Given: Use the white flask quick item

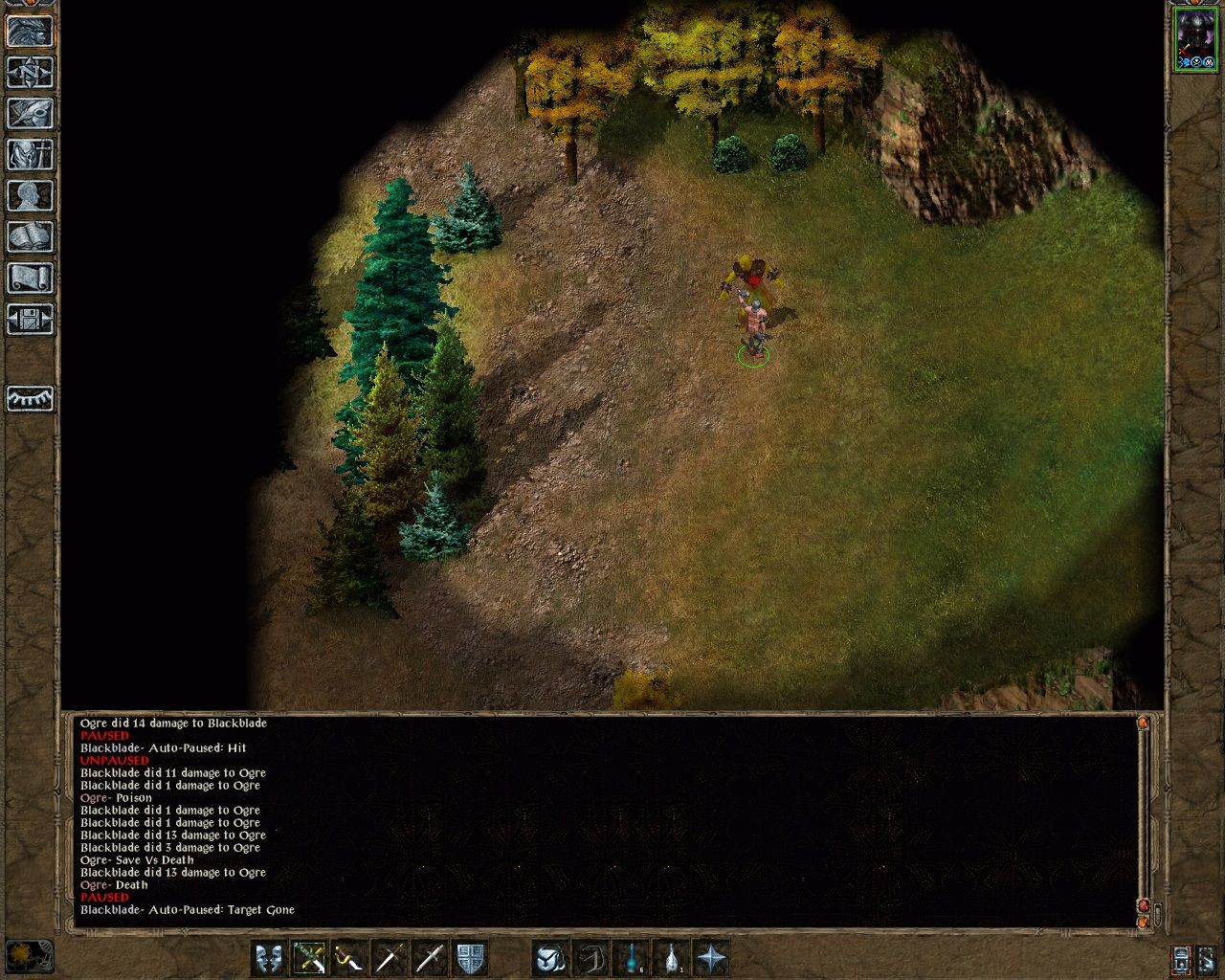Looking at the screenshot, I should pyautogui.click(x=672, y=958).
